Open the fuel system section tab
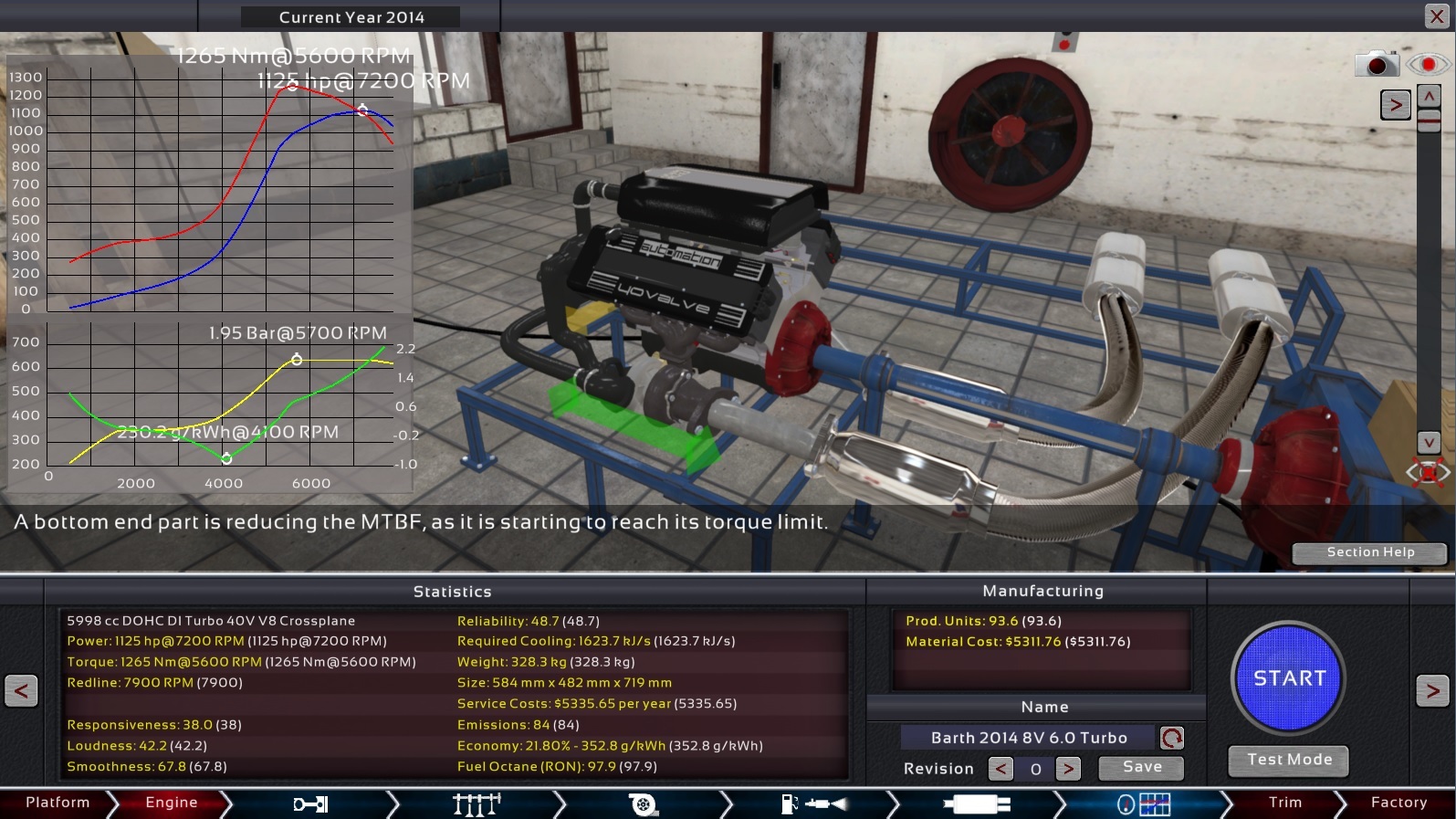Screen dimensions: 1456x819 [x=814, y=804]
